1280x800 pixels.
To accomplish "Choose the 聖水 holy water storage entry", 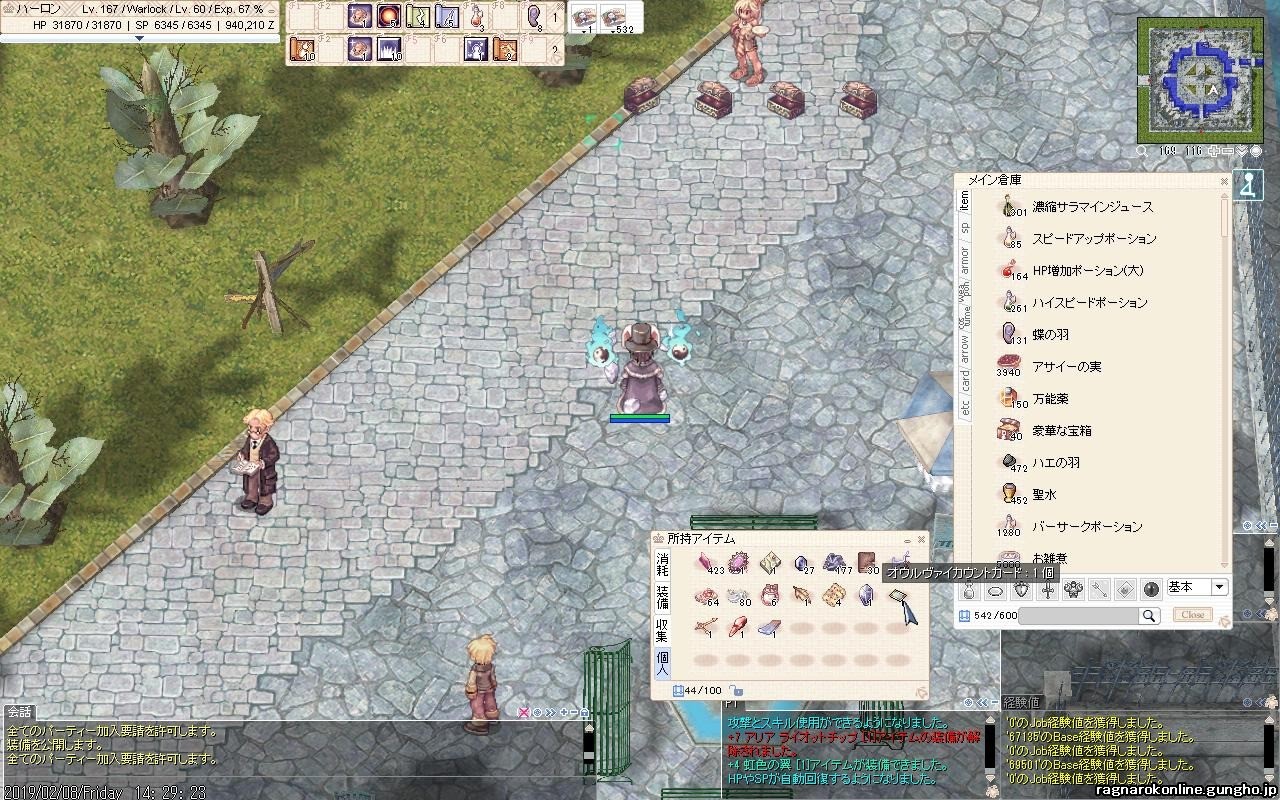I will 1044,495.
